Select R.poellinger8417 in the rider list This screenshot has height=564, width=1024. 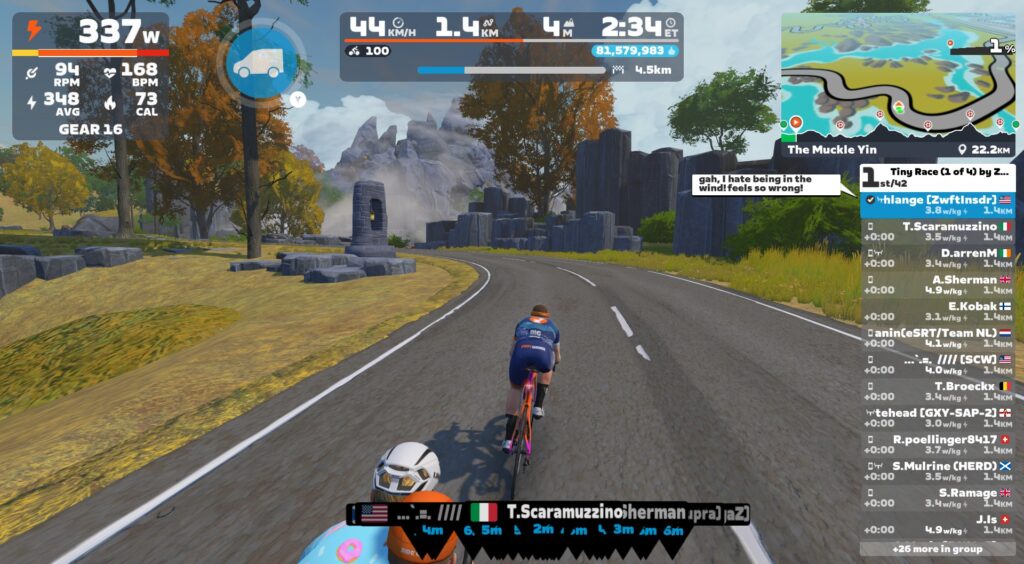click(x=939, y=444)
